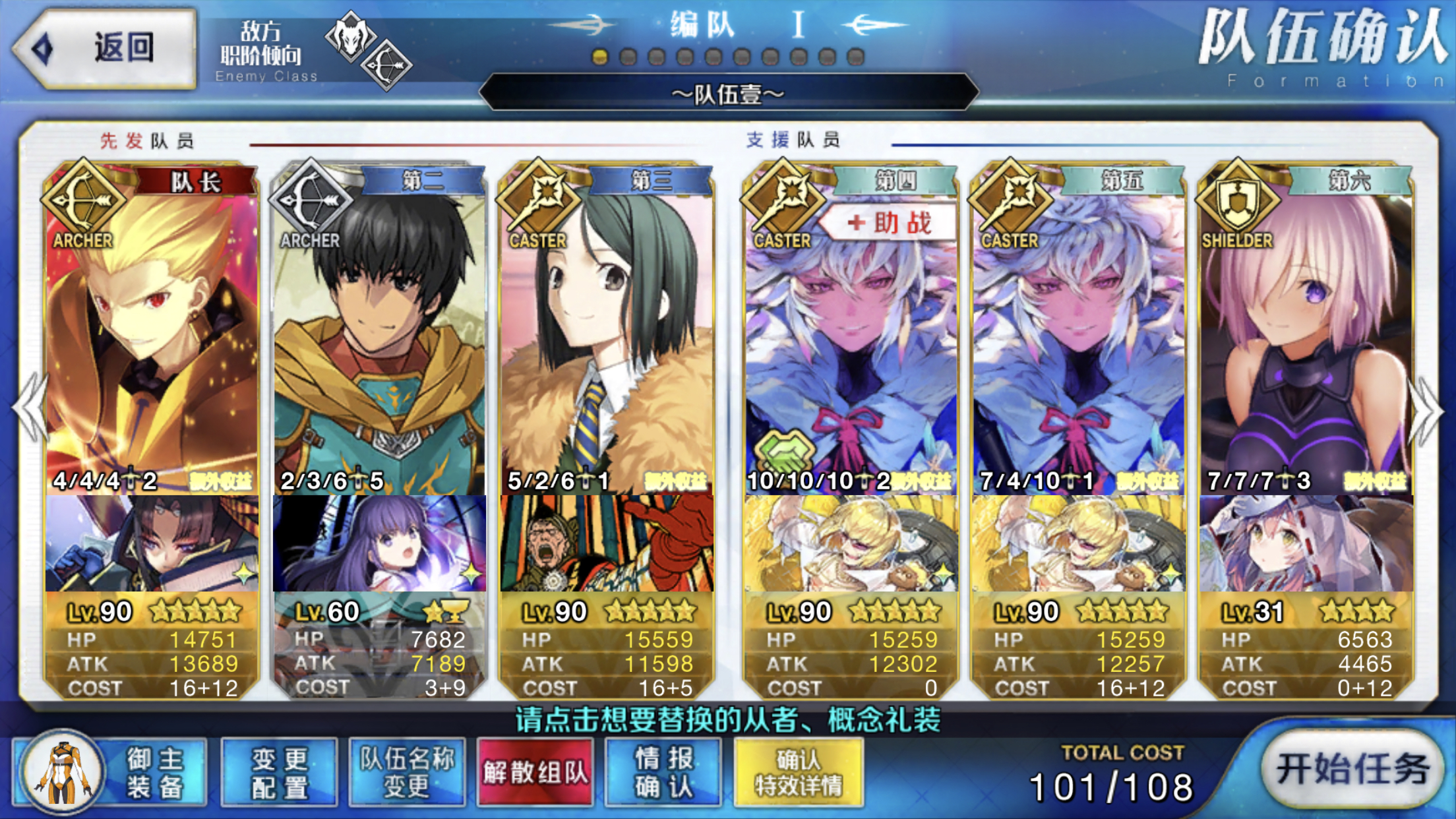Go back with the 返回 button
The image size is (1456, 819).
[106, 47]
